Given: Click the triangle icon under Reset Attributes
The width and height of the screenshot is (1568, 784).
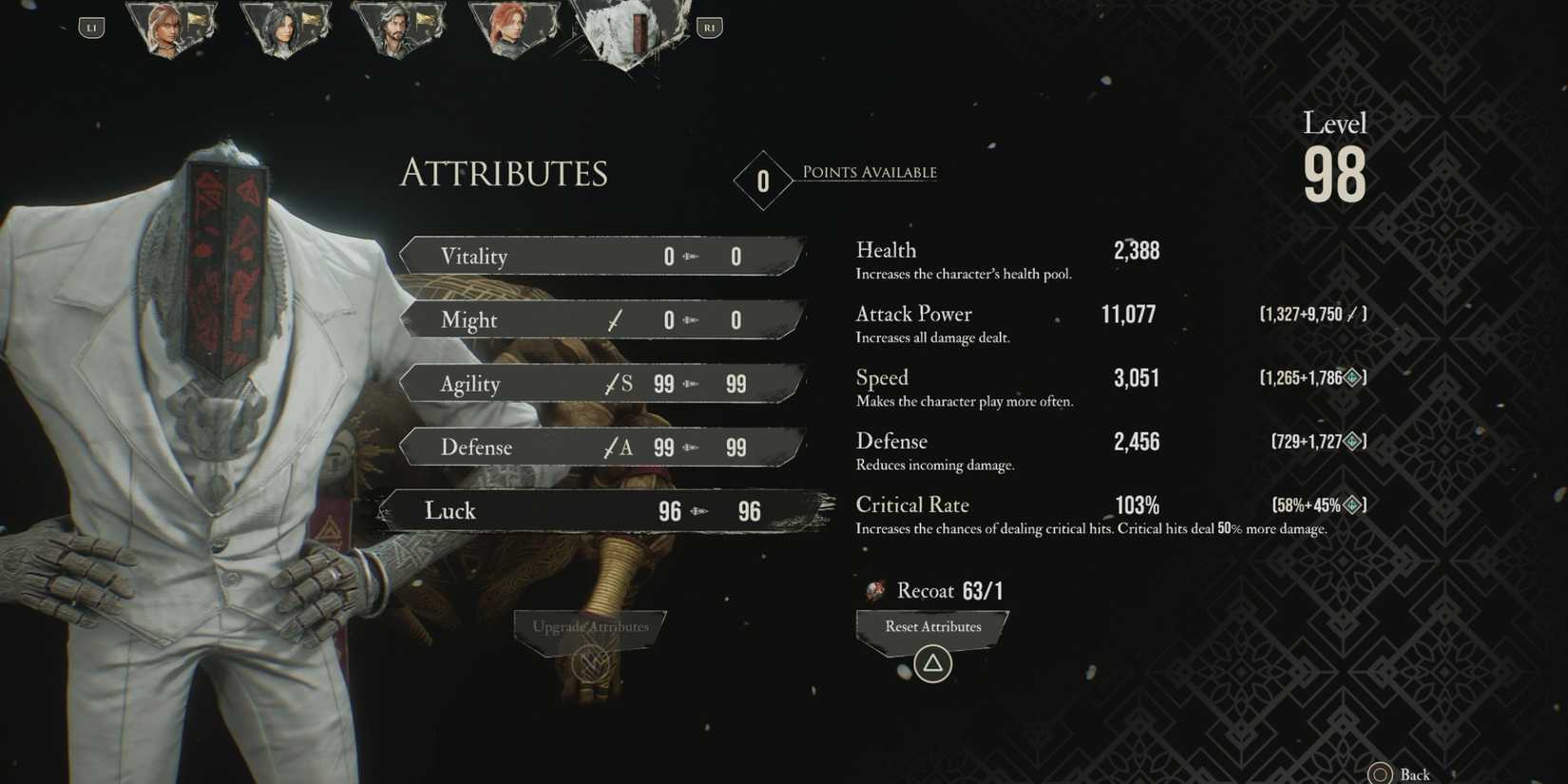Looking at the screenshot, I should coord(932,663).
